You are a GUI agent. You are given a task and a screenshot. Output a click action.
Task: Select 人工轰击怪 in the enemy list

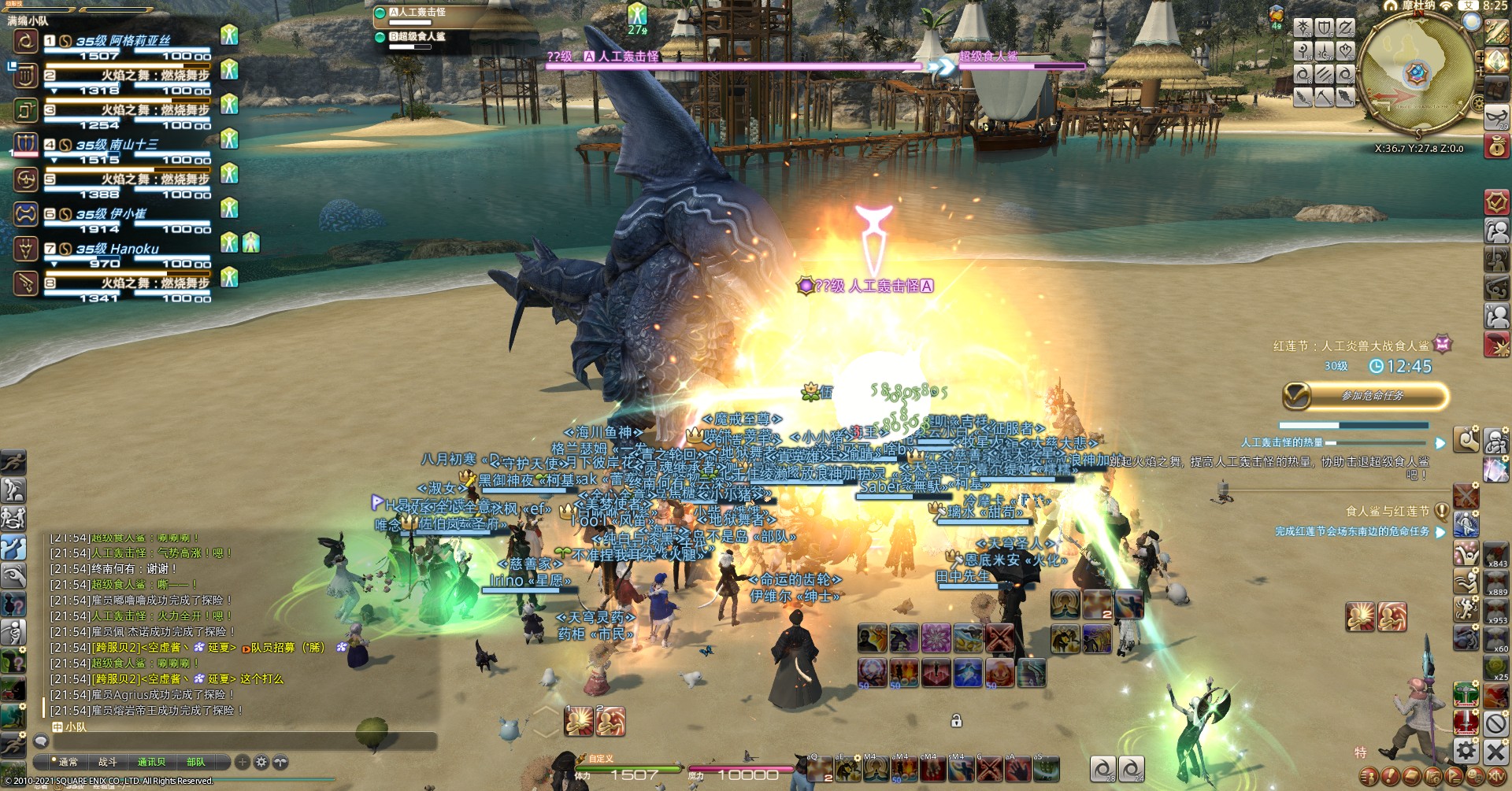417,13
